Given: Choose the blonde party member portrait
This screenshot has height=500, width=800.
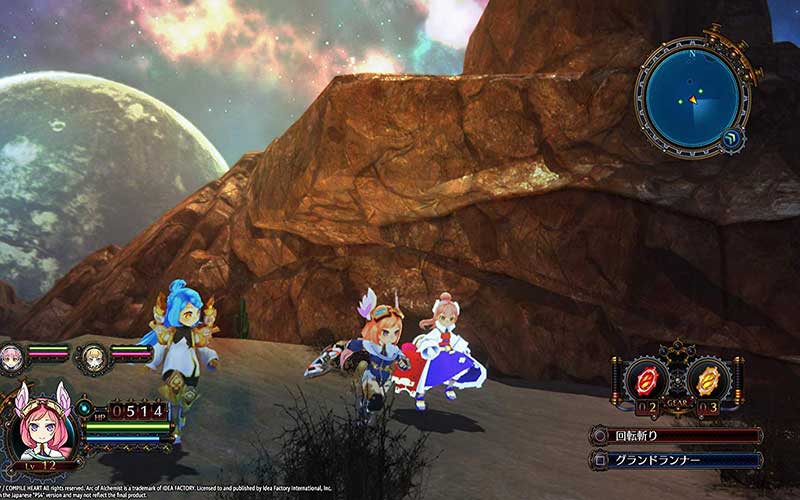Looking at the screenshot, I should [92, 354].
